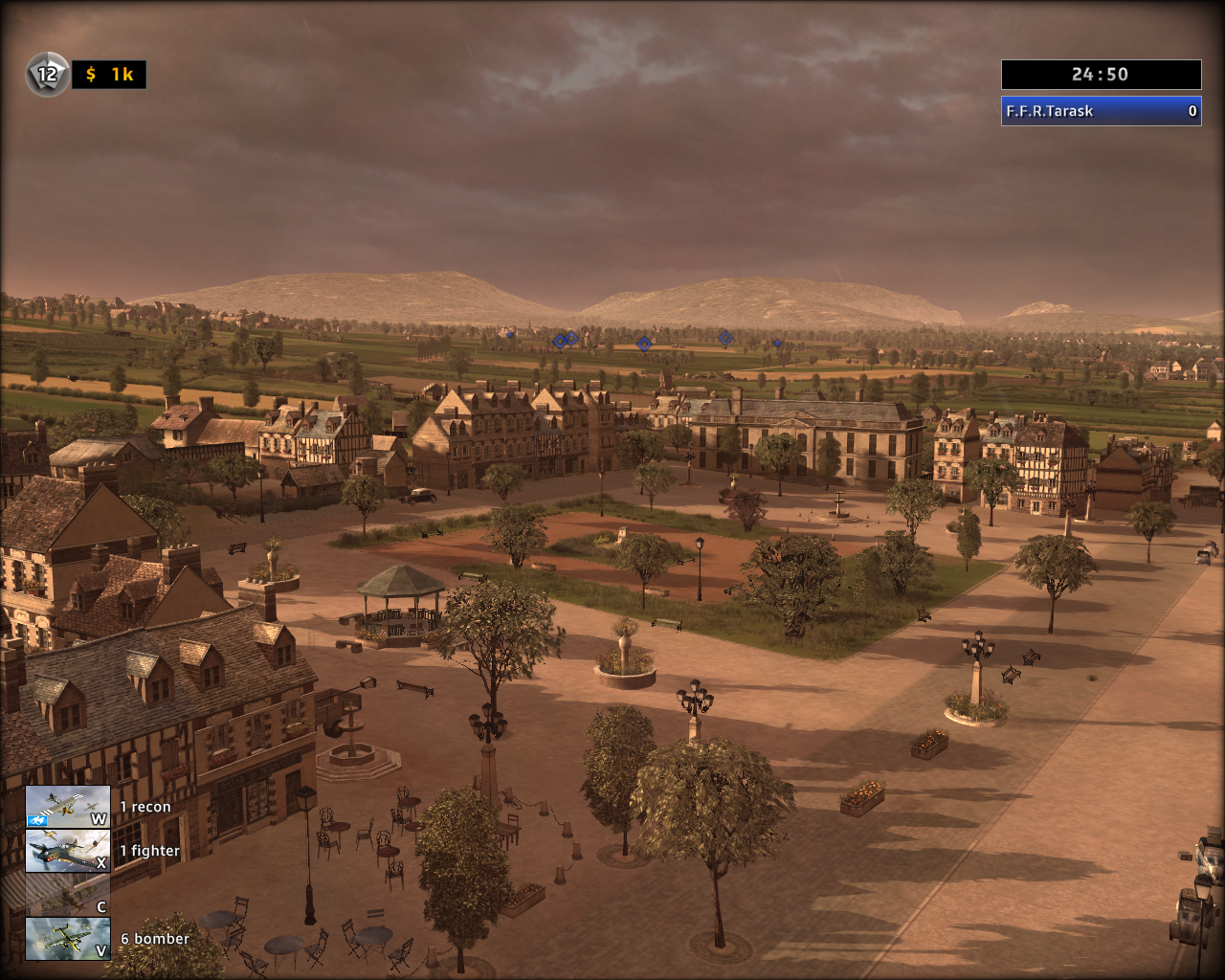The width and height of the screenshot is (1225, 980).
Task: Select the recon aircraft group
Action: 67,807
